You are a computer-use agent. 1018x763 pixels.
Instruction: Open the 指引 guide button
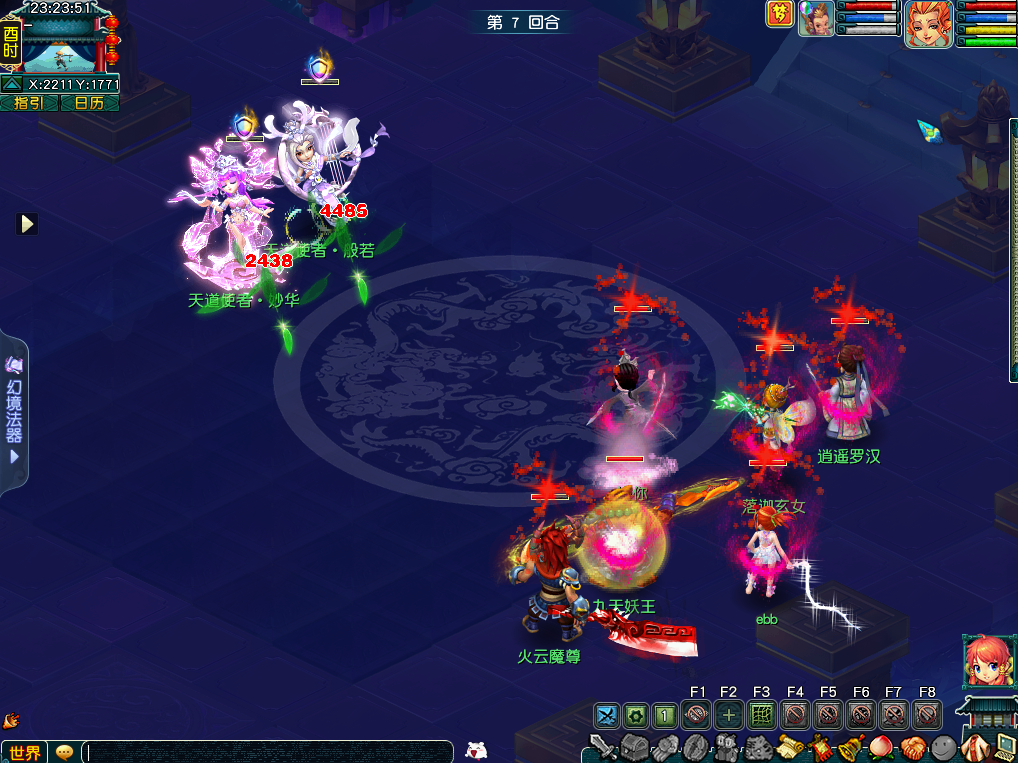pos(29,102)
